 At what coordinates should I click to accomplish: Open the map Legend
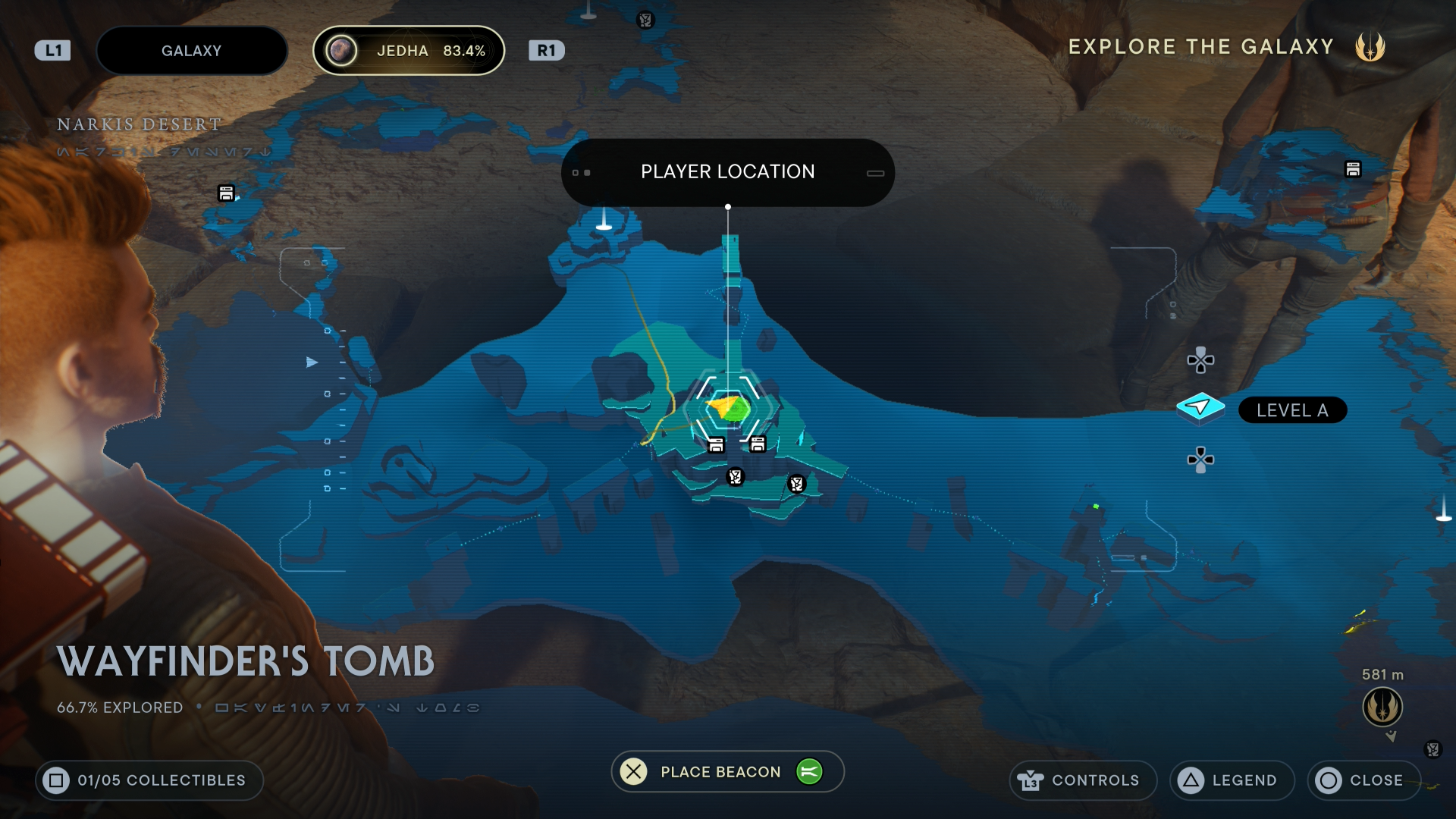[x=1232, y=780]
